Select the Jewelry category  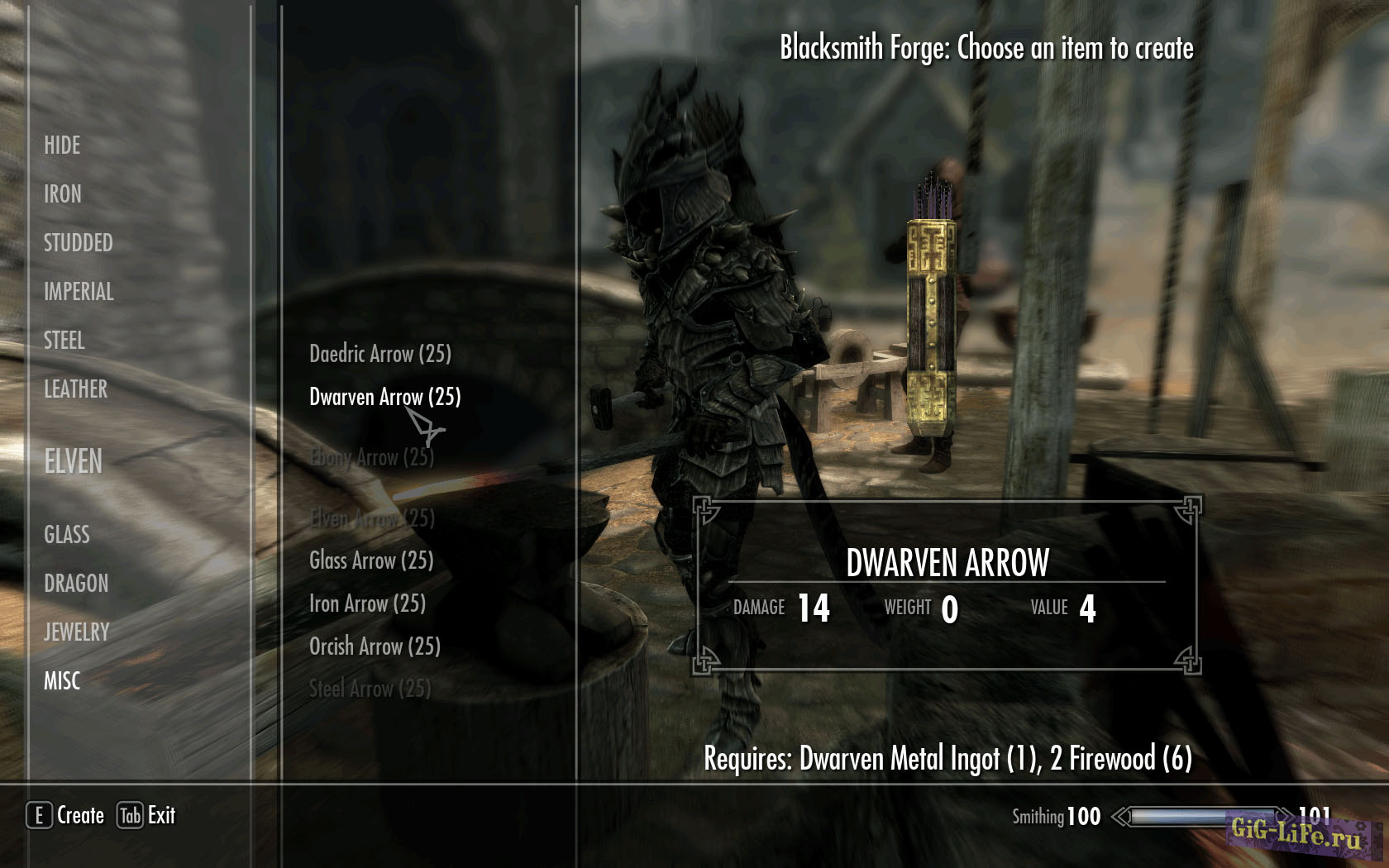point(77,632)
